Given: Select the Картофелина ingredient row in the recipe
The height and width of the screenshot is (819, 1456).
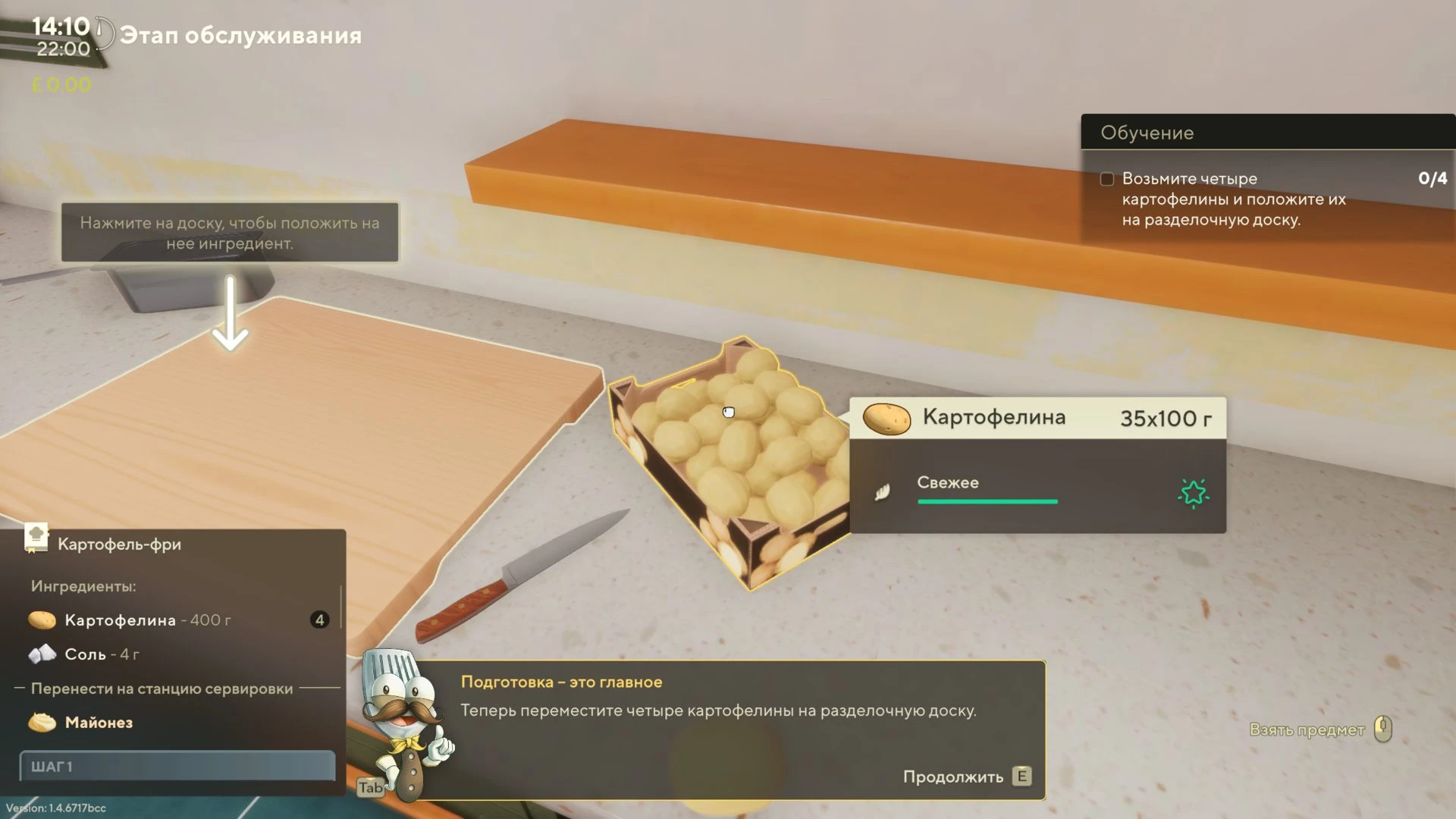Looking at the screenshot, I should pyautogui.click(x=177, y=620).
